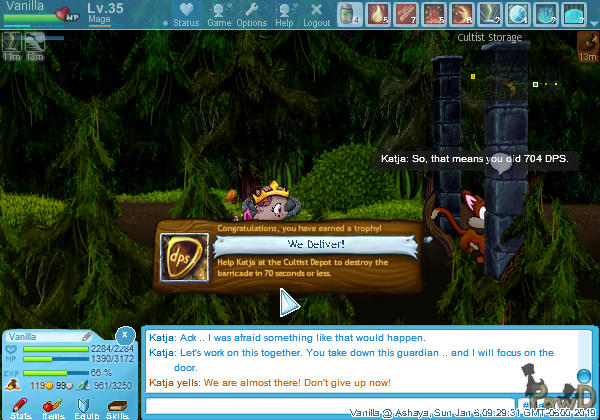The image size is (600, 420).
Task: Open the Status menu
Action: pyautogui.click(x=186, y=15)
